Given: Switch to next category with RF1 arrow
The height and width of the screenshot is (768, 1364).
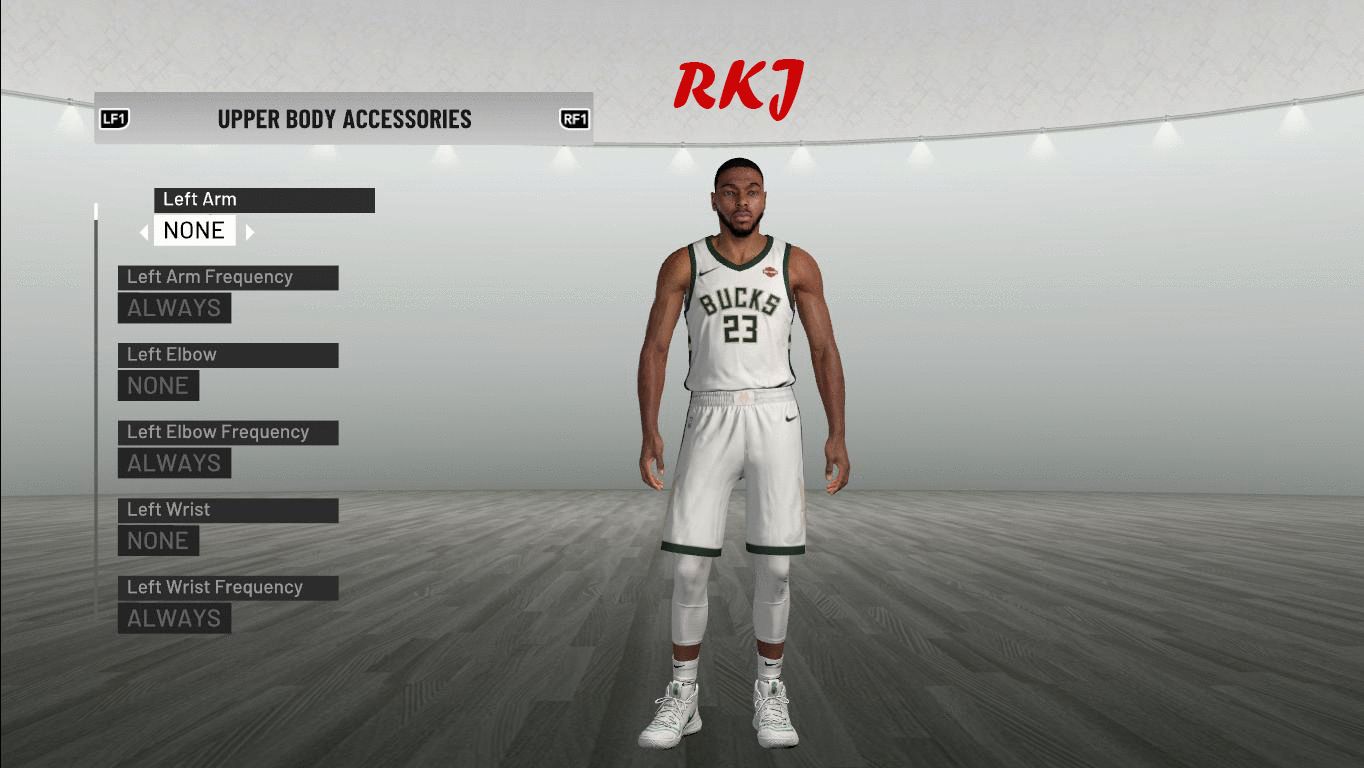Looking at the screenshot, I should (574, 120).
